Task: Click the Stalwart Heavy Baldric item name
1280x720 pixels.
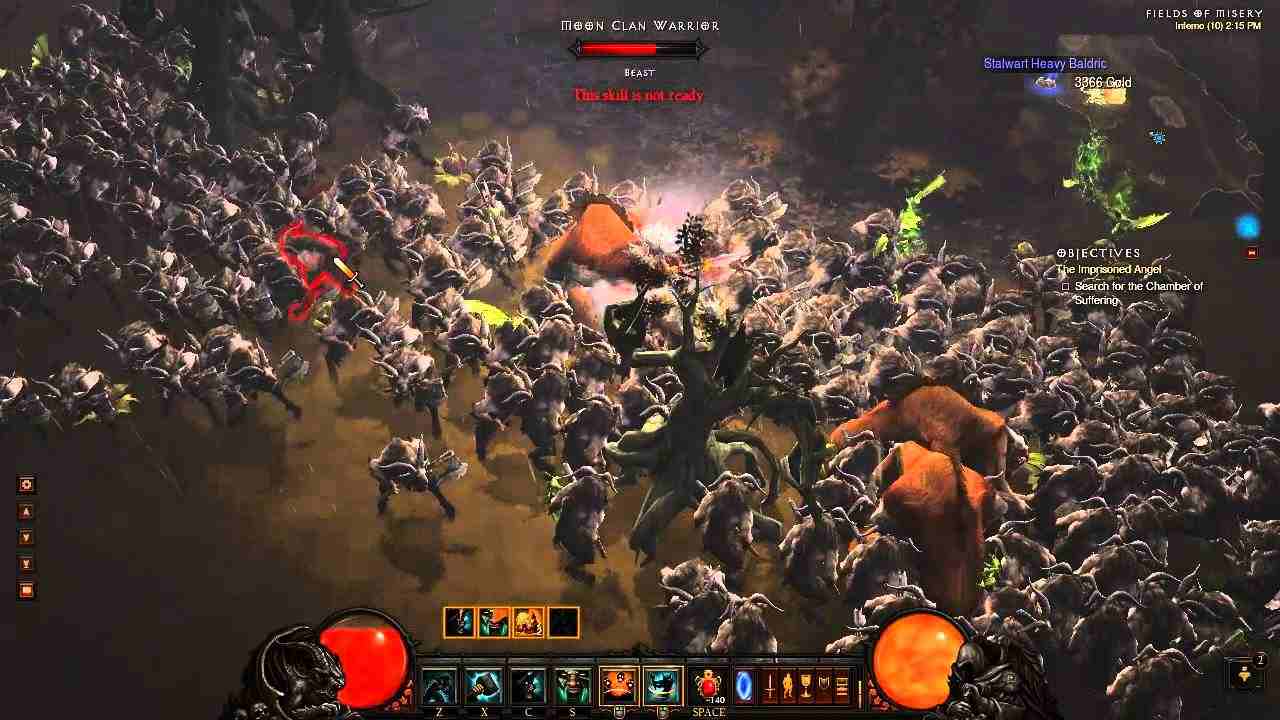Action: point(1046,63)
